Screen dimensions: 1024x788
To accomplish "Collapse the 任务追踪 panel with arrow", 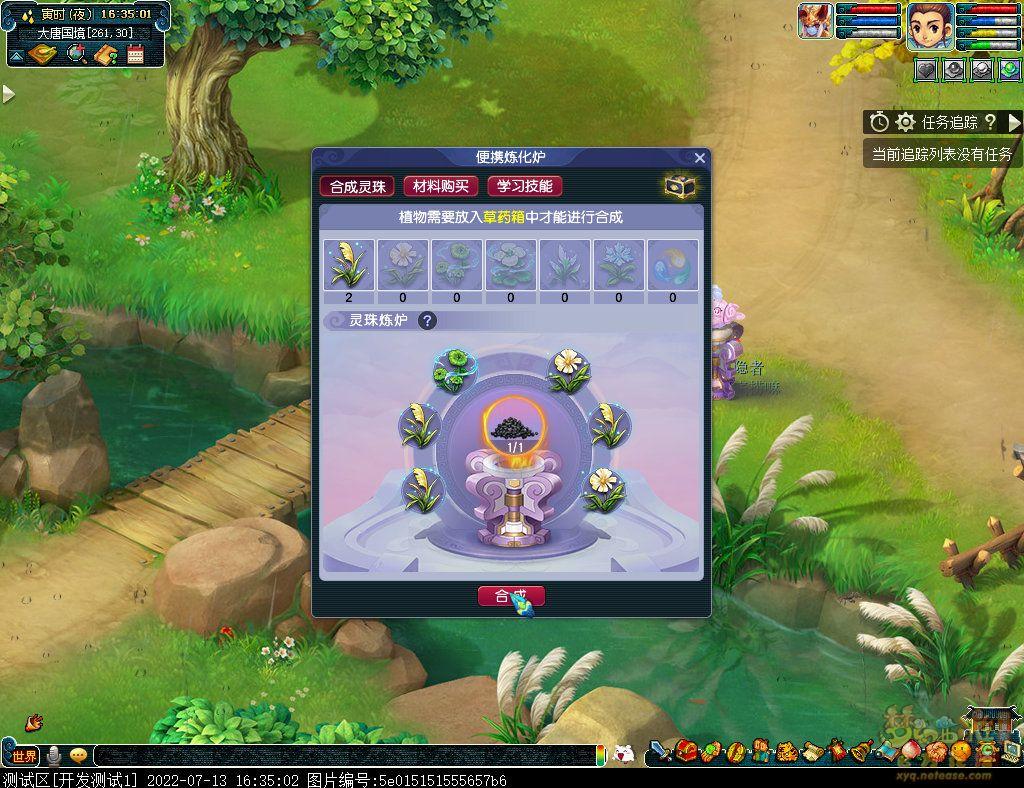I will (1014, 122).
